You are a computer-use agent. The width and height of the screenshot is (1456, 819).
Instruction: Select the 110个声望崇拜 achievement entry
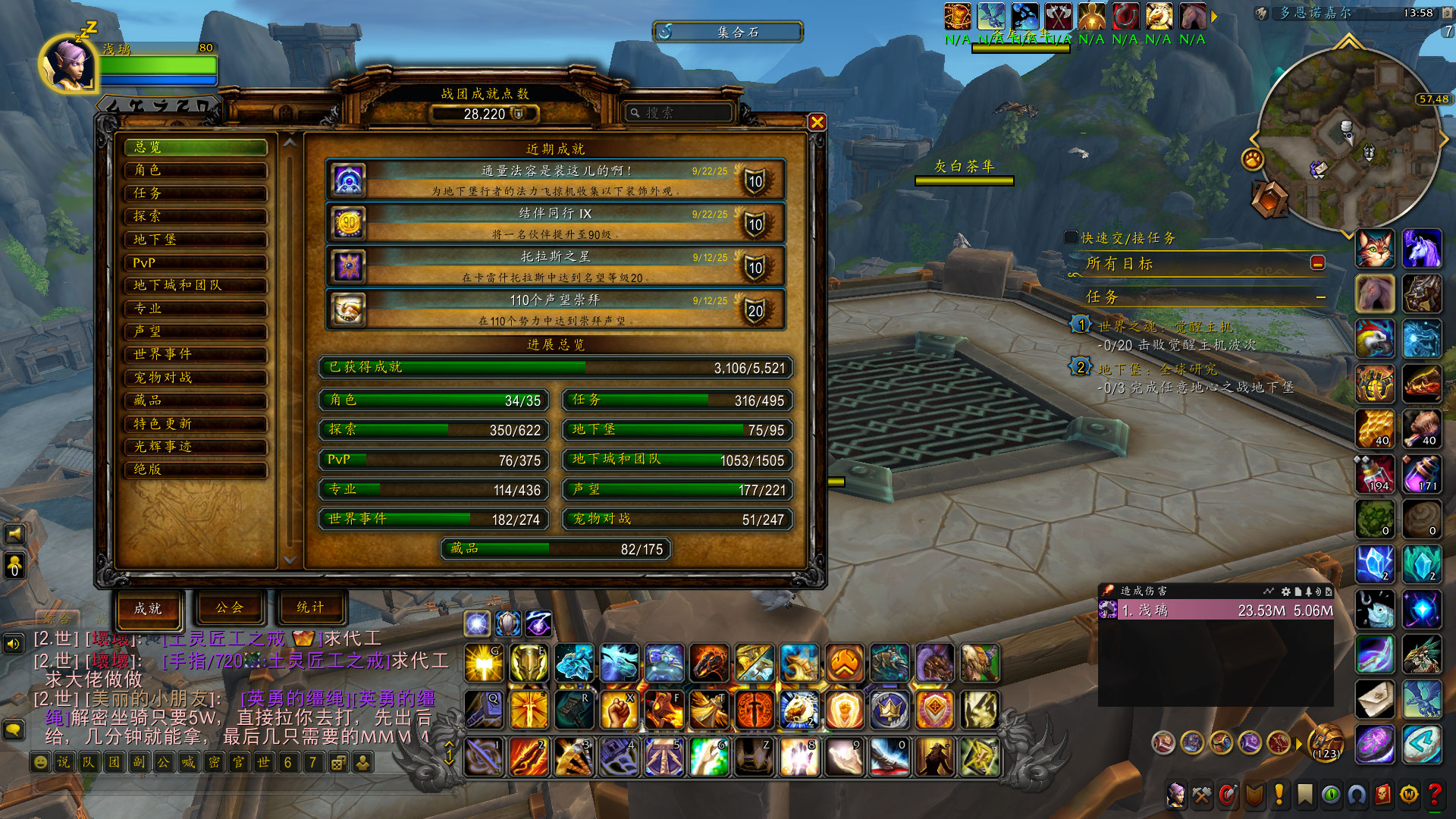tap(555, 309)
